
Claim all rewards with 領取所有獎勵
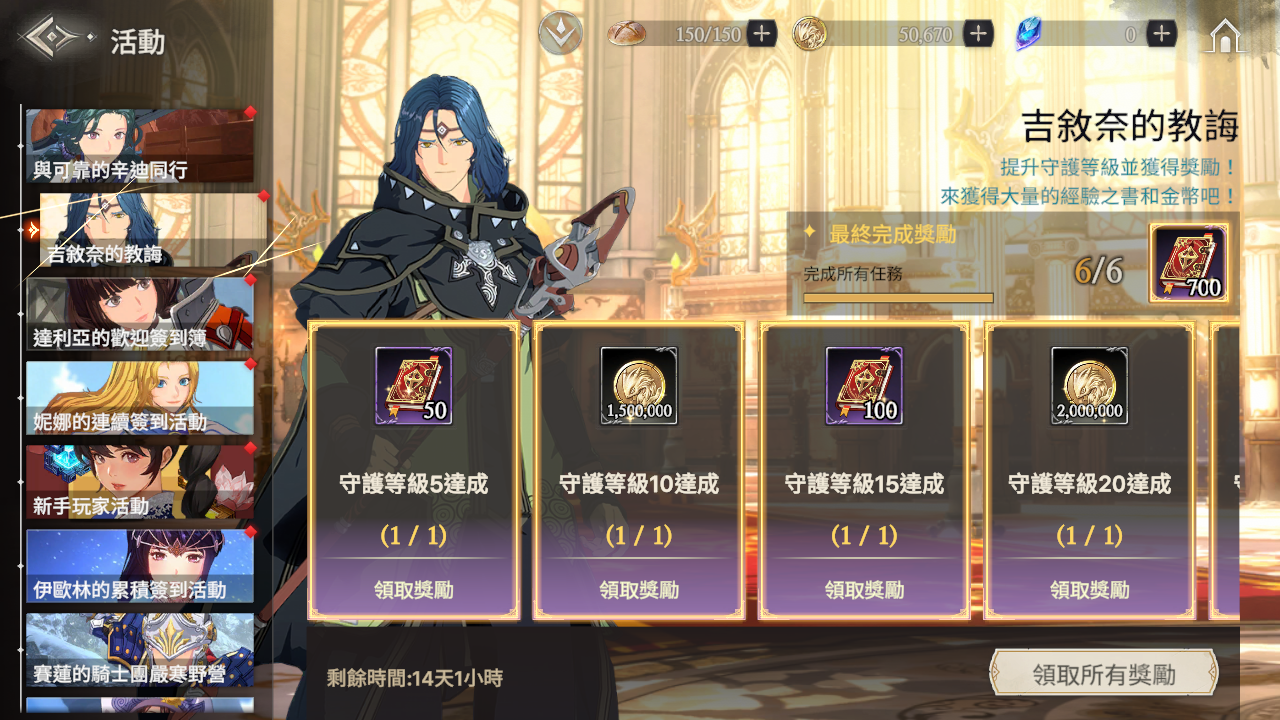coord(1103,674)
